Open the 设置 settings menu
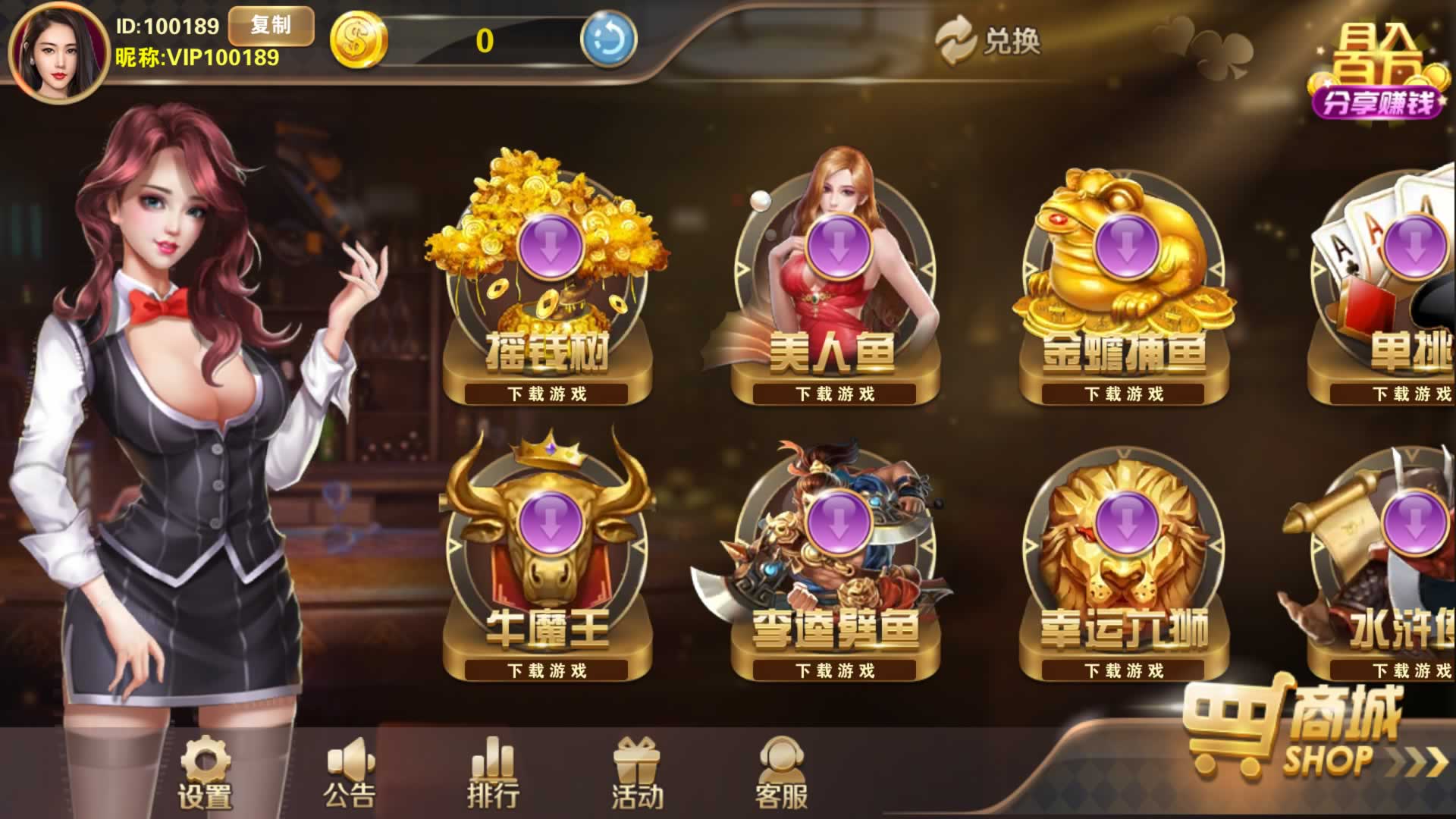 [205, 772]
